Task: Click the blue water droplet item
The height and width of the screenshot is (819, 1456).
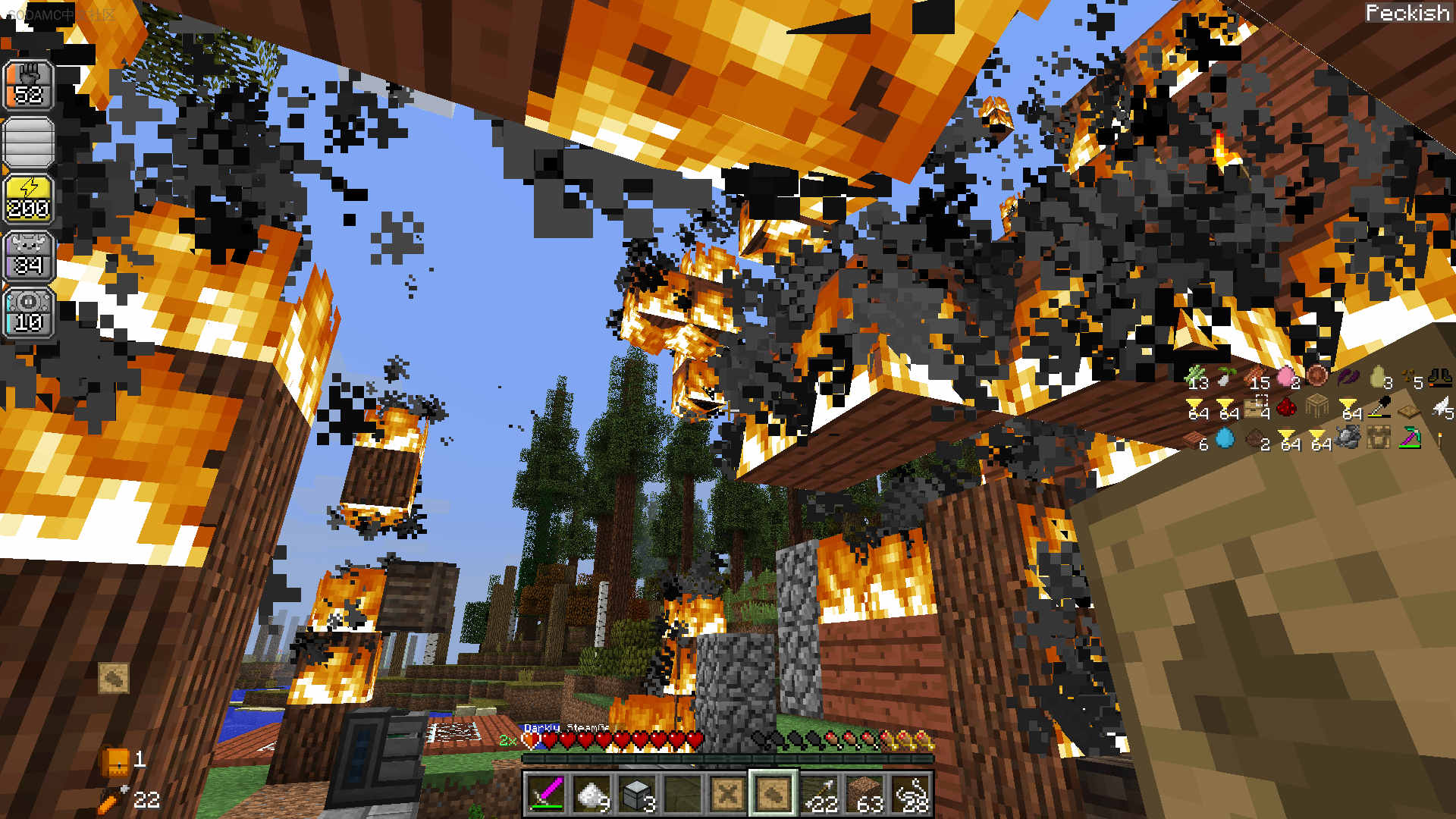Action: (x=1225, y=438)
